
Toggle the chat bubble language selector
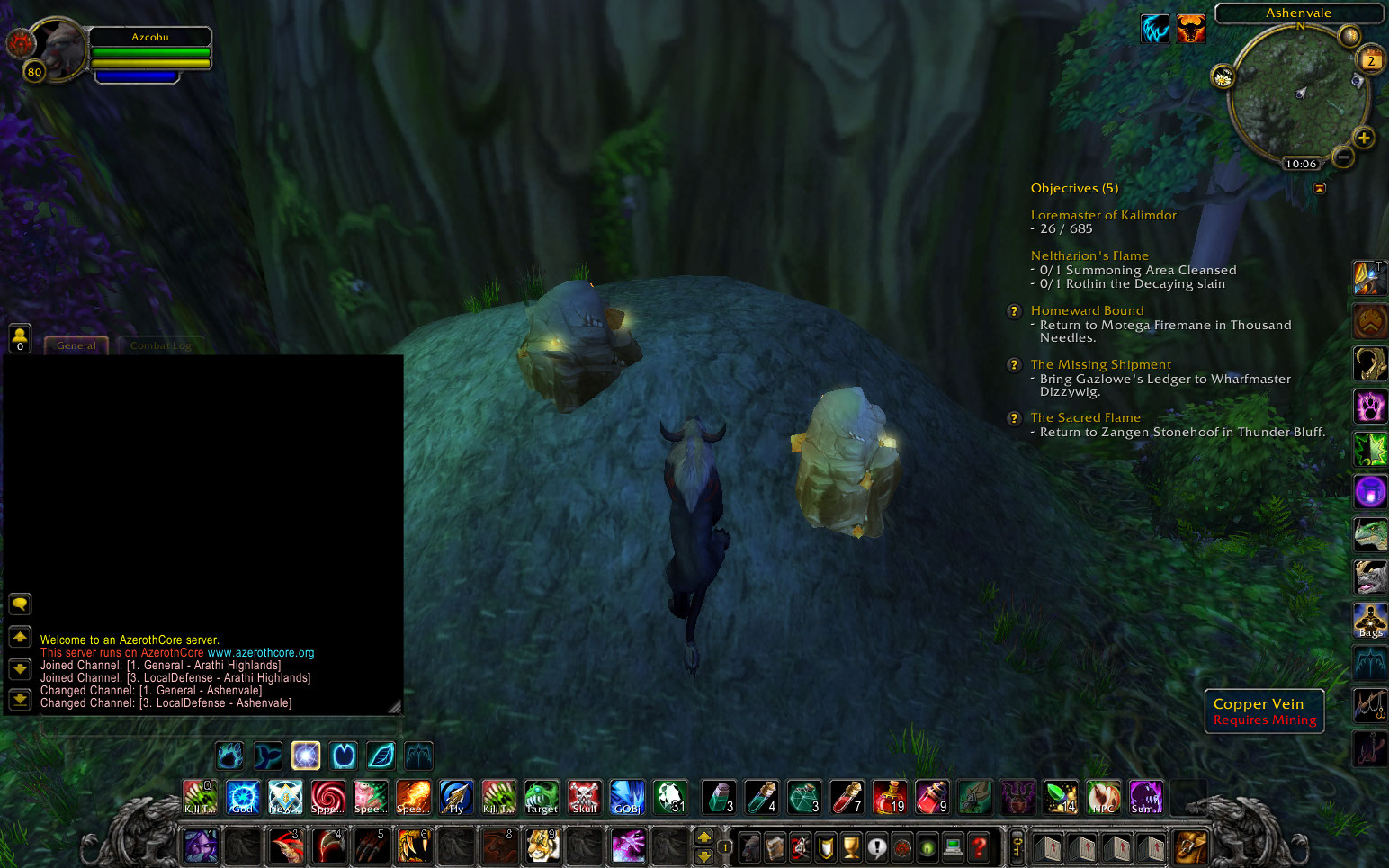tap(20, 604)
